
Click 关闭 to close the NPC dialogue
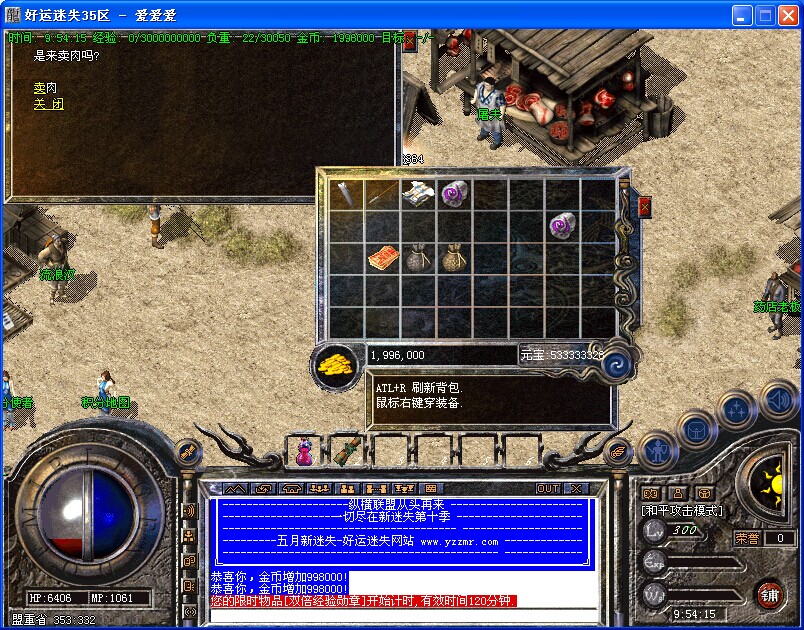tap(49, 104)
